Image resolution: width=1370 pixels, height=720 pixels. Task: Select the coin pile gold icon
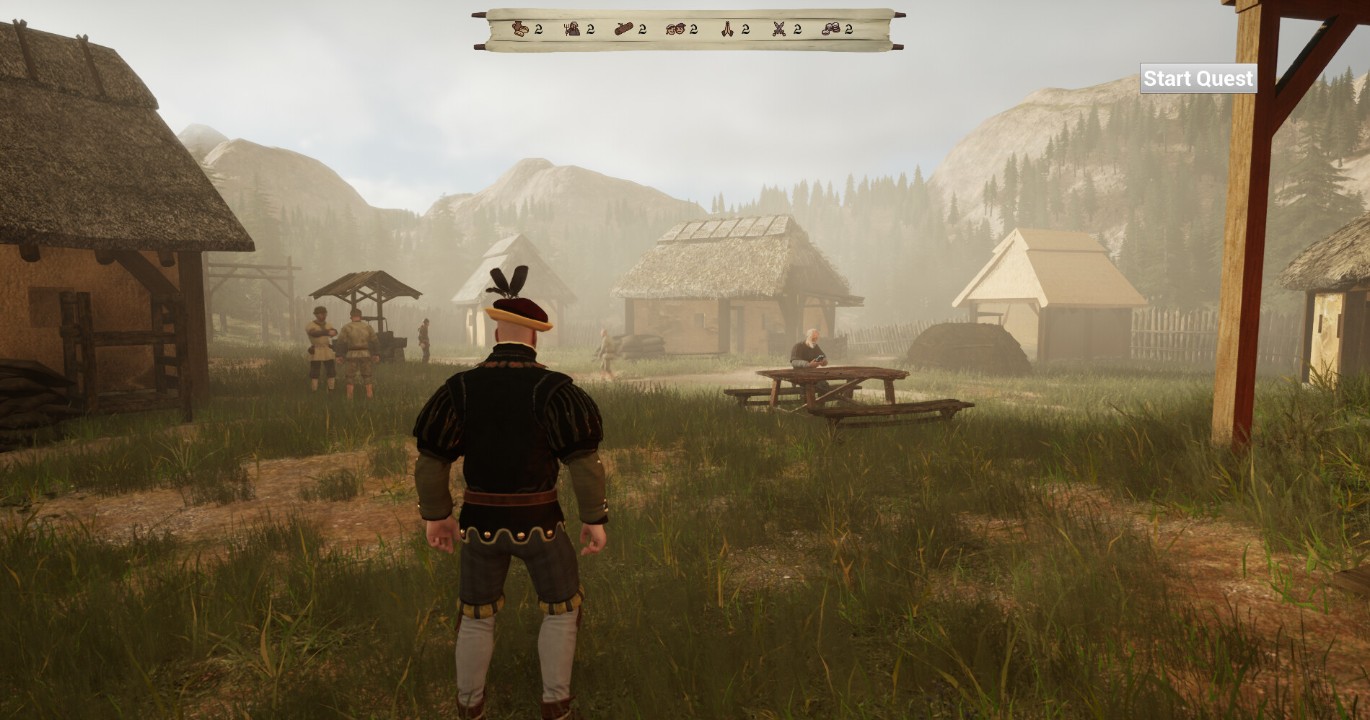tap(831, 29)
